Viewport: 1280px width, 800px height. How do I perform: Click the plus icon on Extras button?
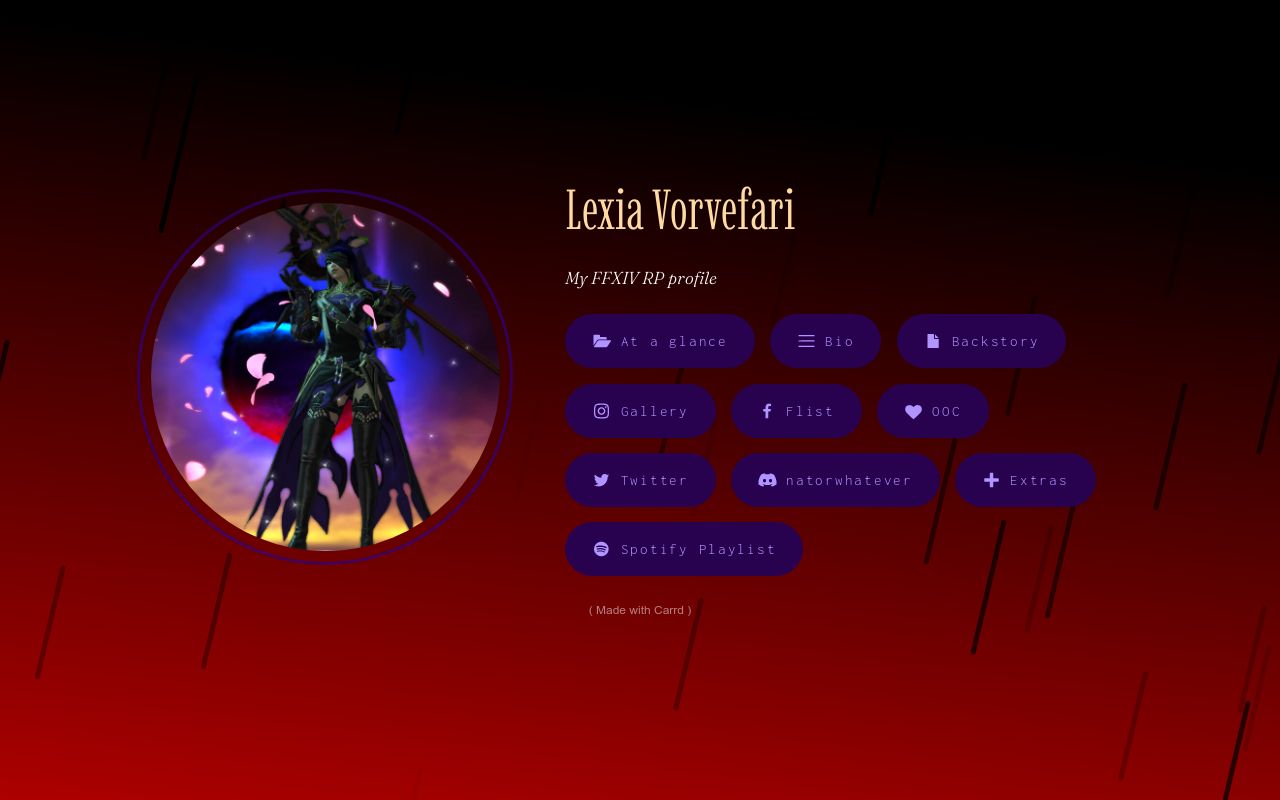[x=991, y=480]
